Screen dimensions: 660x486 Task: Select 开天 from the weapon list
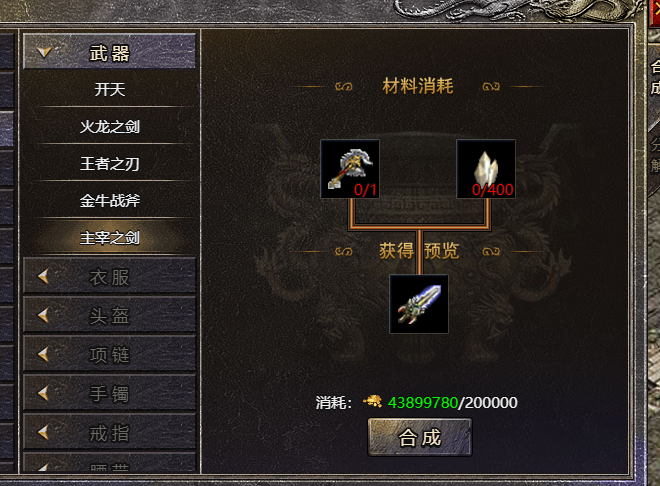coord(109,89)
